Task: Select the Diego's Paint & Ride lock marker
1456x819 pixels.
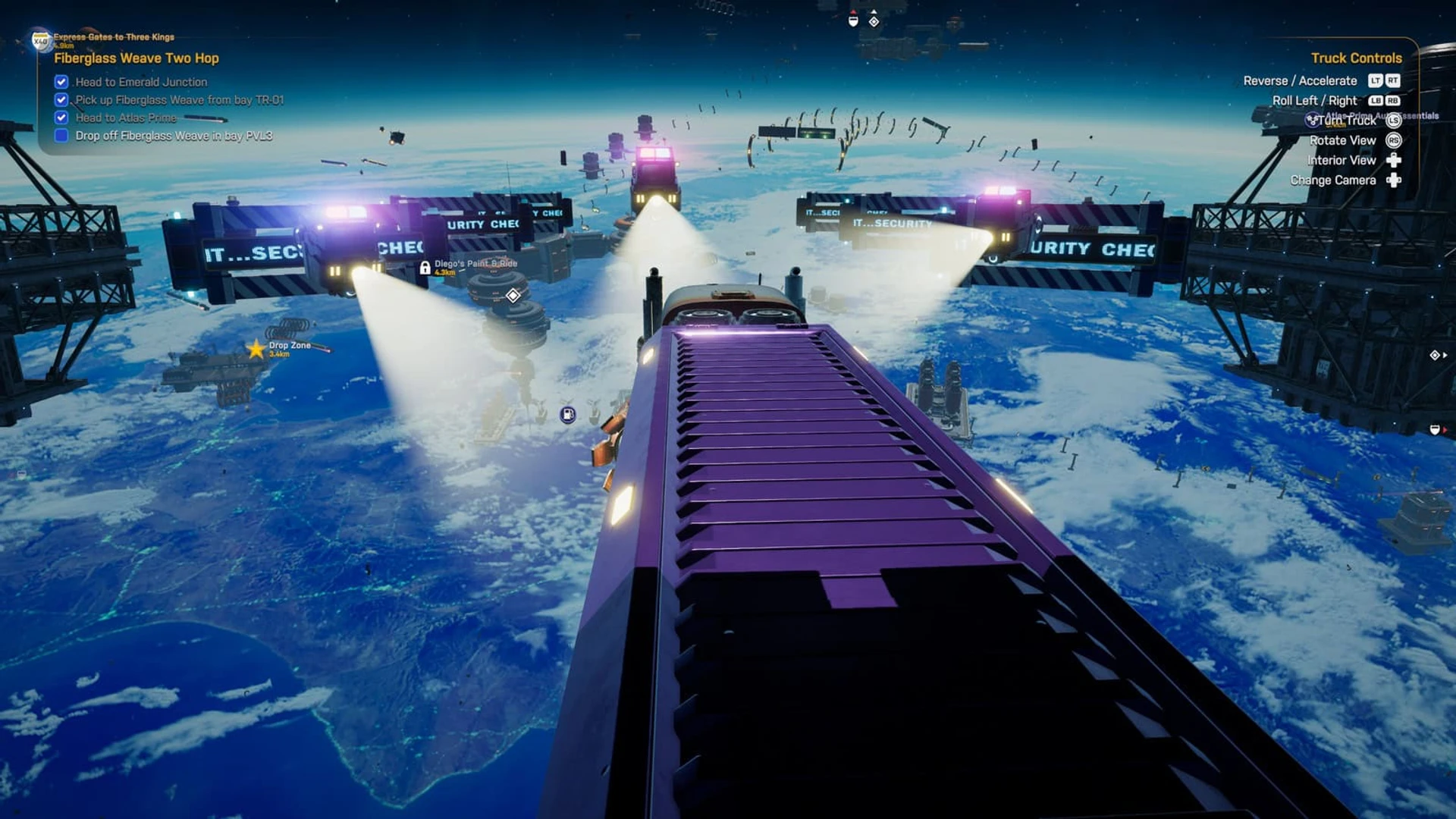Action: point(425,268)
